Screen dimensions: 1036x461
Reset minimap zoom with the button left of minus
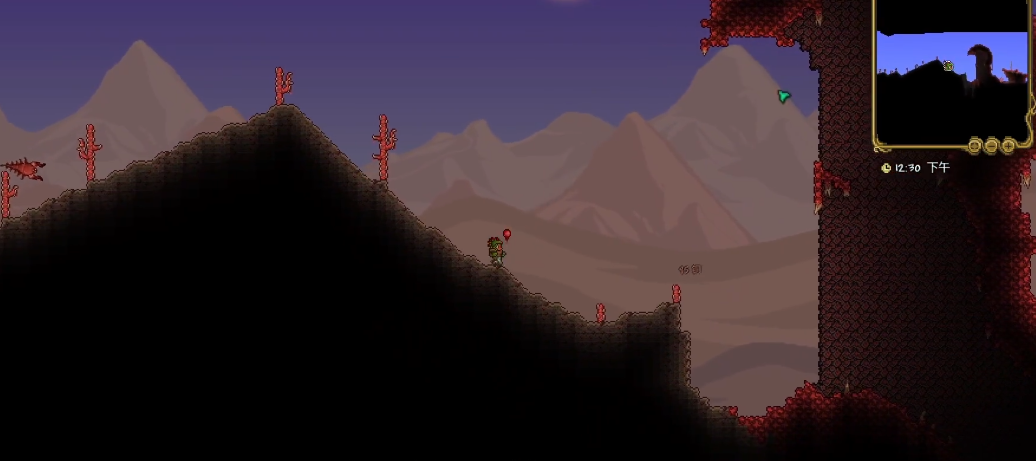tap(975, 146)
